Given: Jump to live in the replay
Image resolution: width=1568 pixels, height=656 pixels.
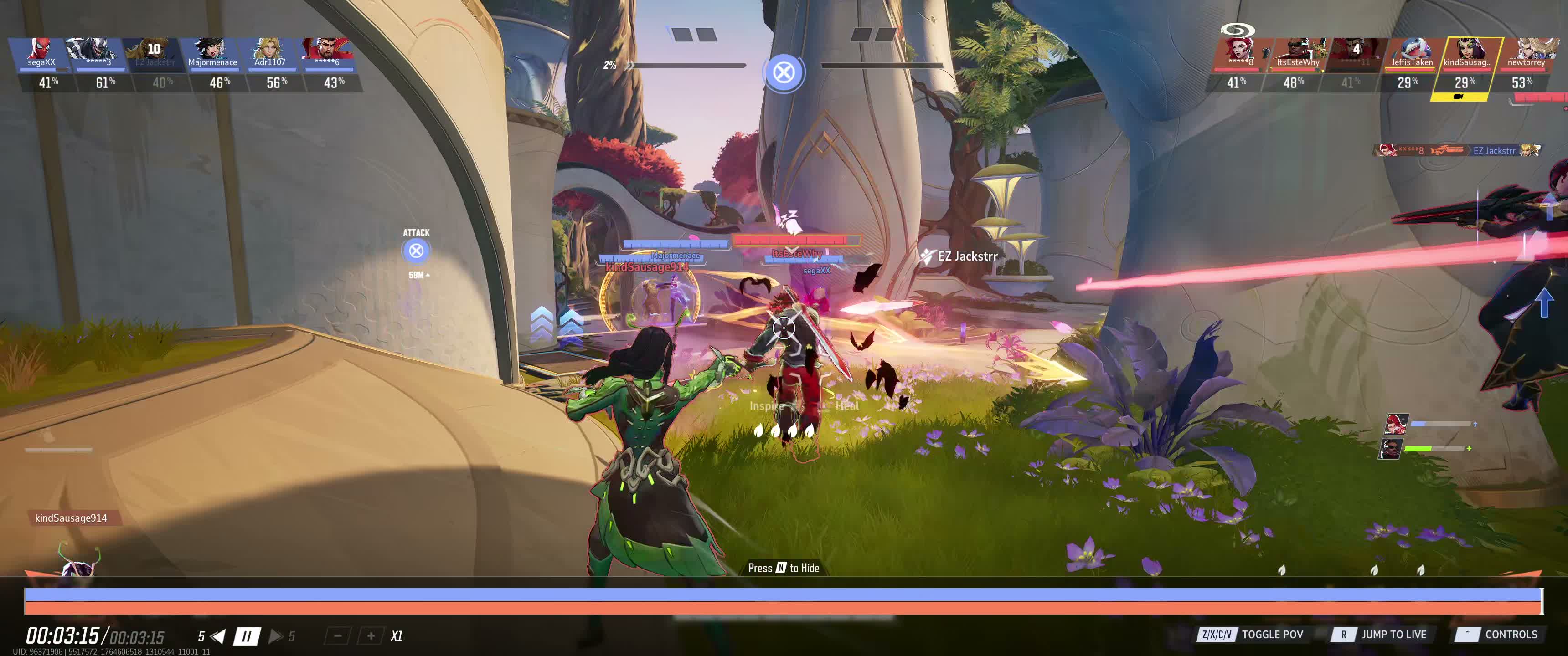Looking at the screenshot, I should point(1379,634).
